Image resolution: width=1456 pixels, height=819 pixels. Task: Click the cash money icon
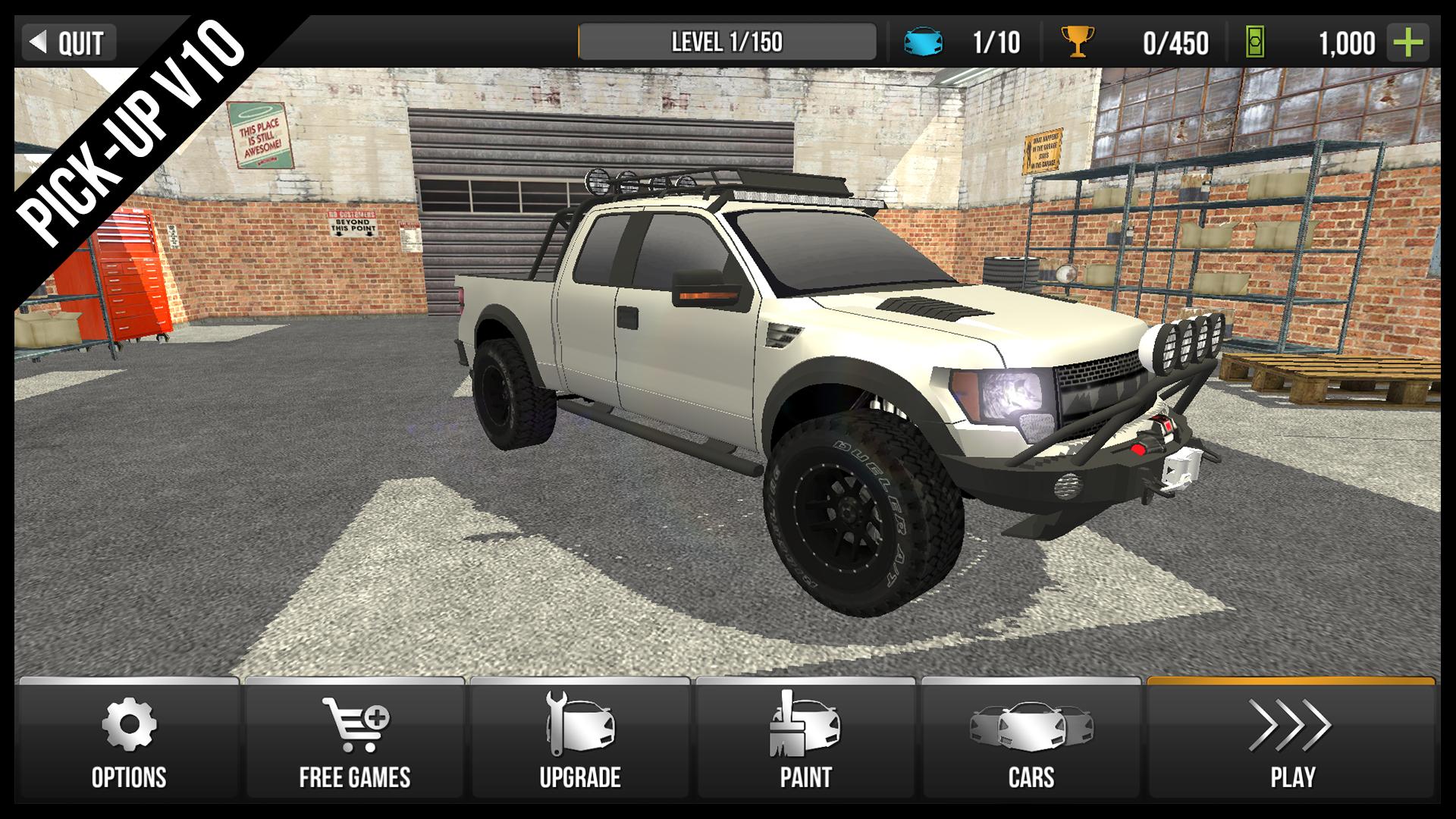click(x=1255, y=43)
